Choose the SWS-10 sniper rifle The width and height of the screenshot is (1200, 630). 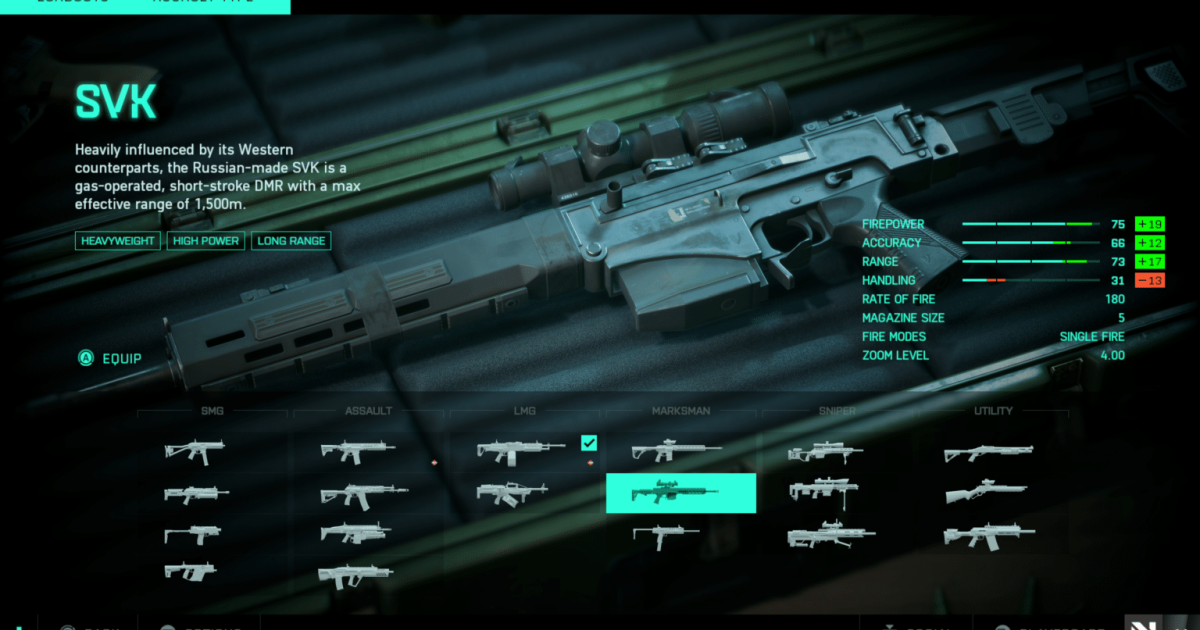[x=825, y=453]
